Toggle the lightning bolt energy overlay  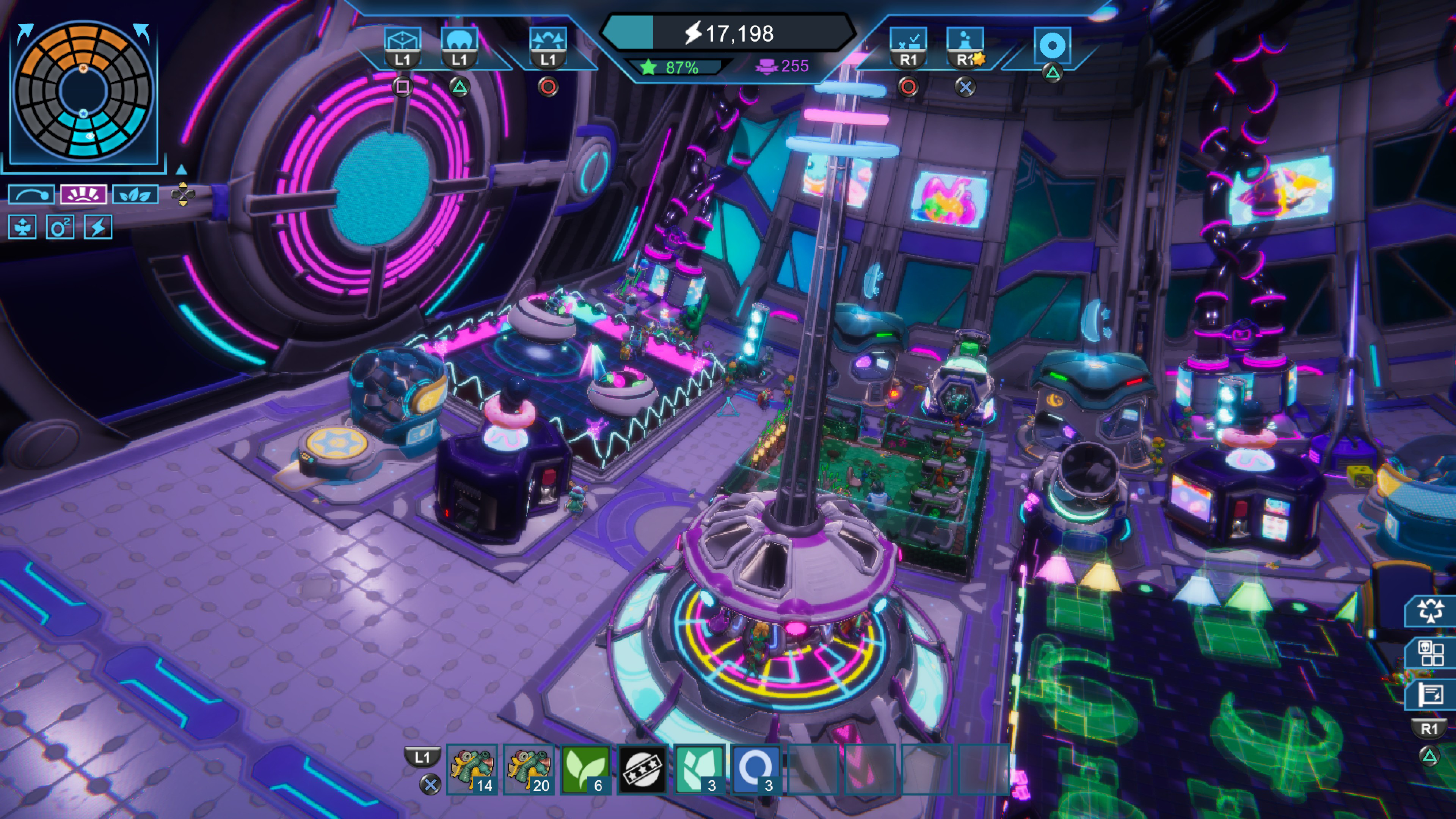[x=98, y=227]
